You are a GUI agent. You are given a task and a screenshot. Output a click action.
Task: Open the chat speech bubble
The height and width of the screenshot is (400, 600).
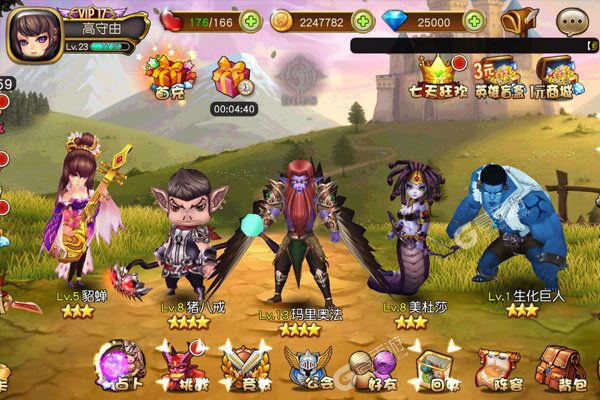click(x=572, y=20)
